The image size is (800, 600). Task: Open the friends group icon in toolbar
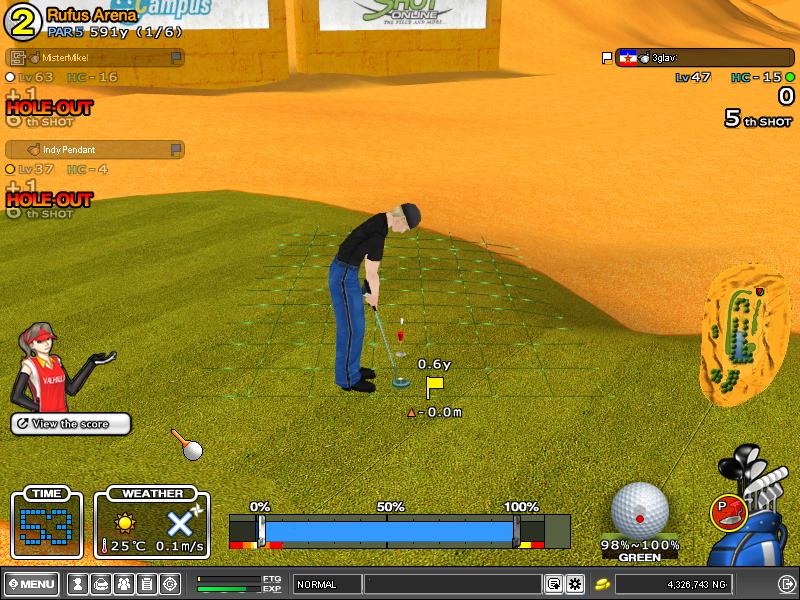coord(123,584)
